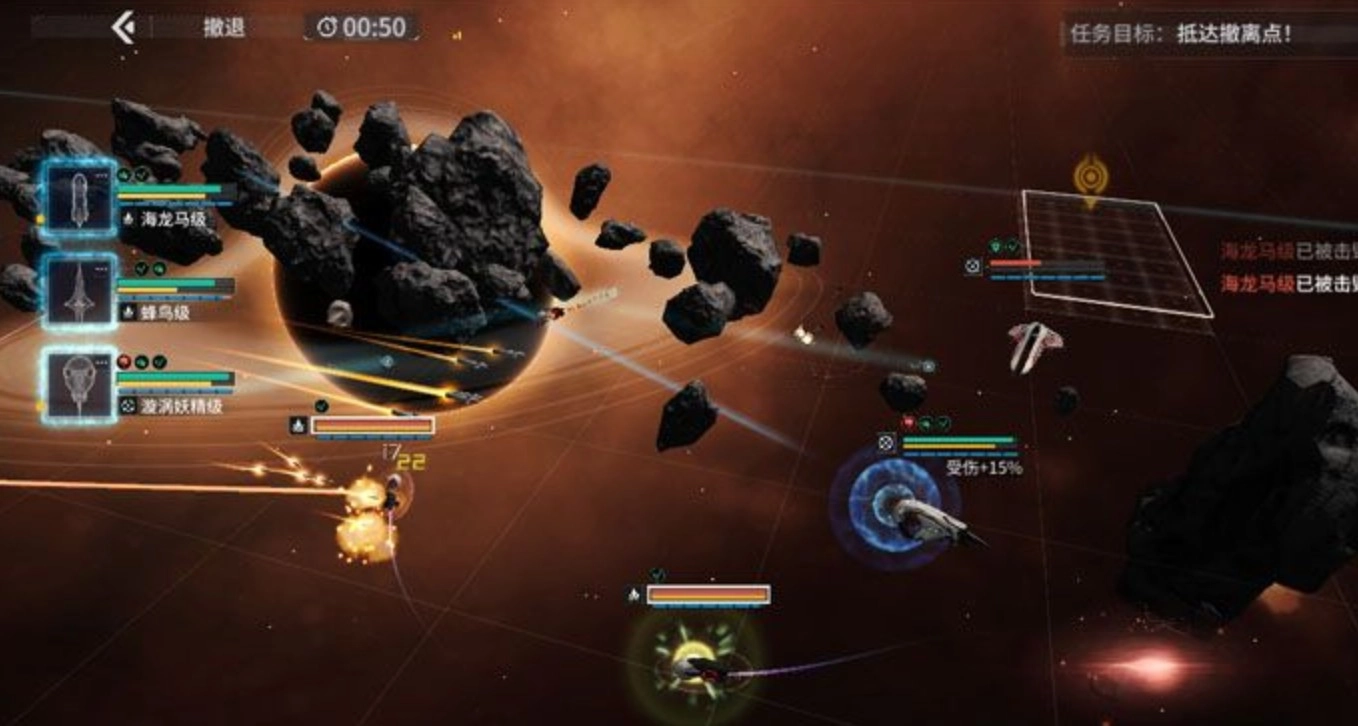Open the 任务目标 objective tracker
Screen dimensions: 1358x726
click(1180, 34)
